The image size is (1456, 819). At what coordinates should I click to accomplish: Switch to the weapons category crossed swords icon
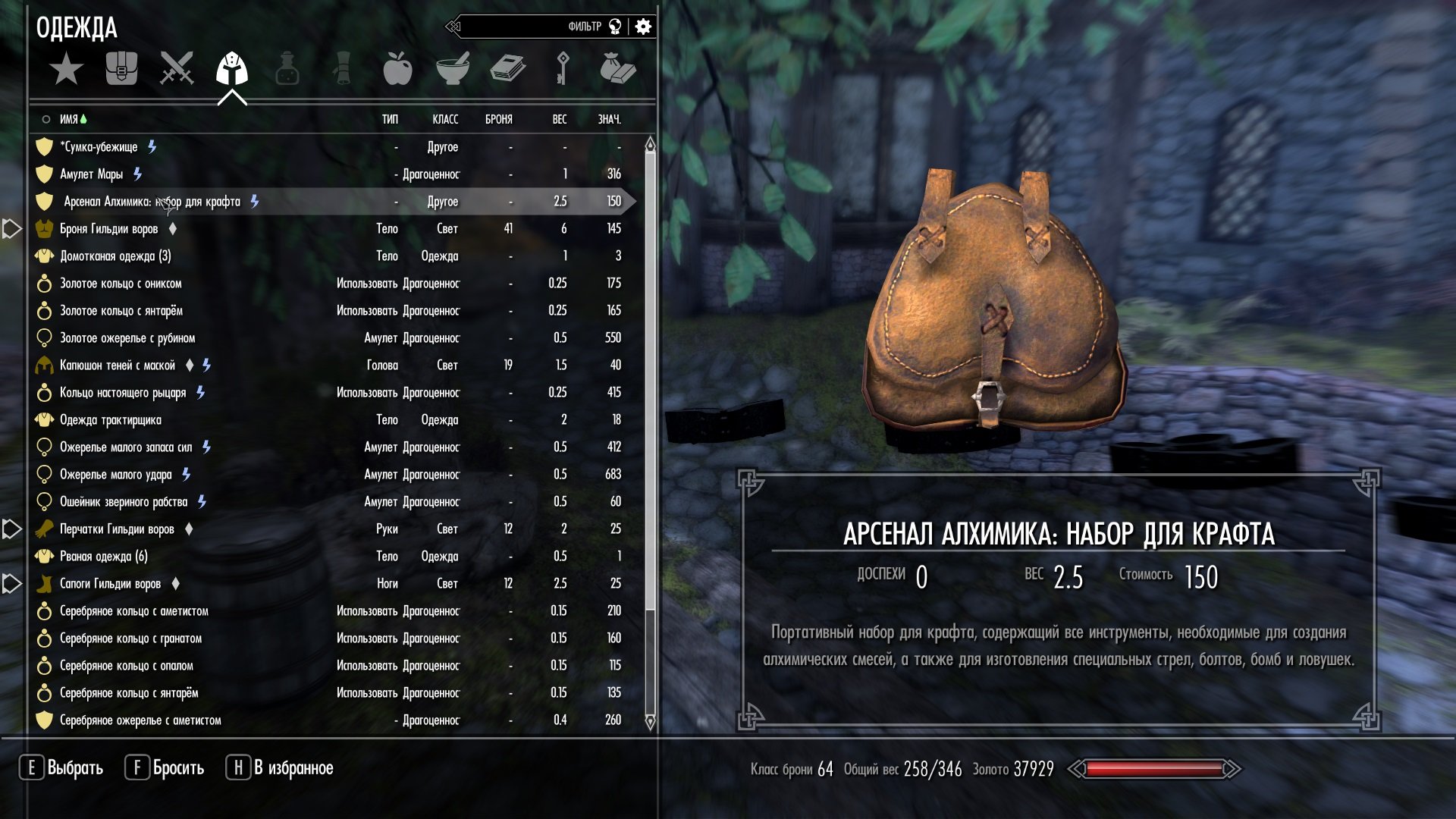pos(176,68)
